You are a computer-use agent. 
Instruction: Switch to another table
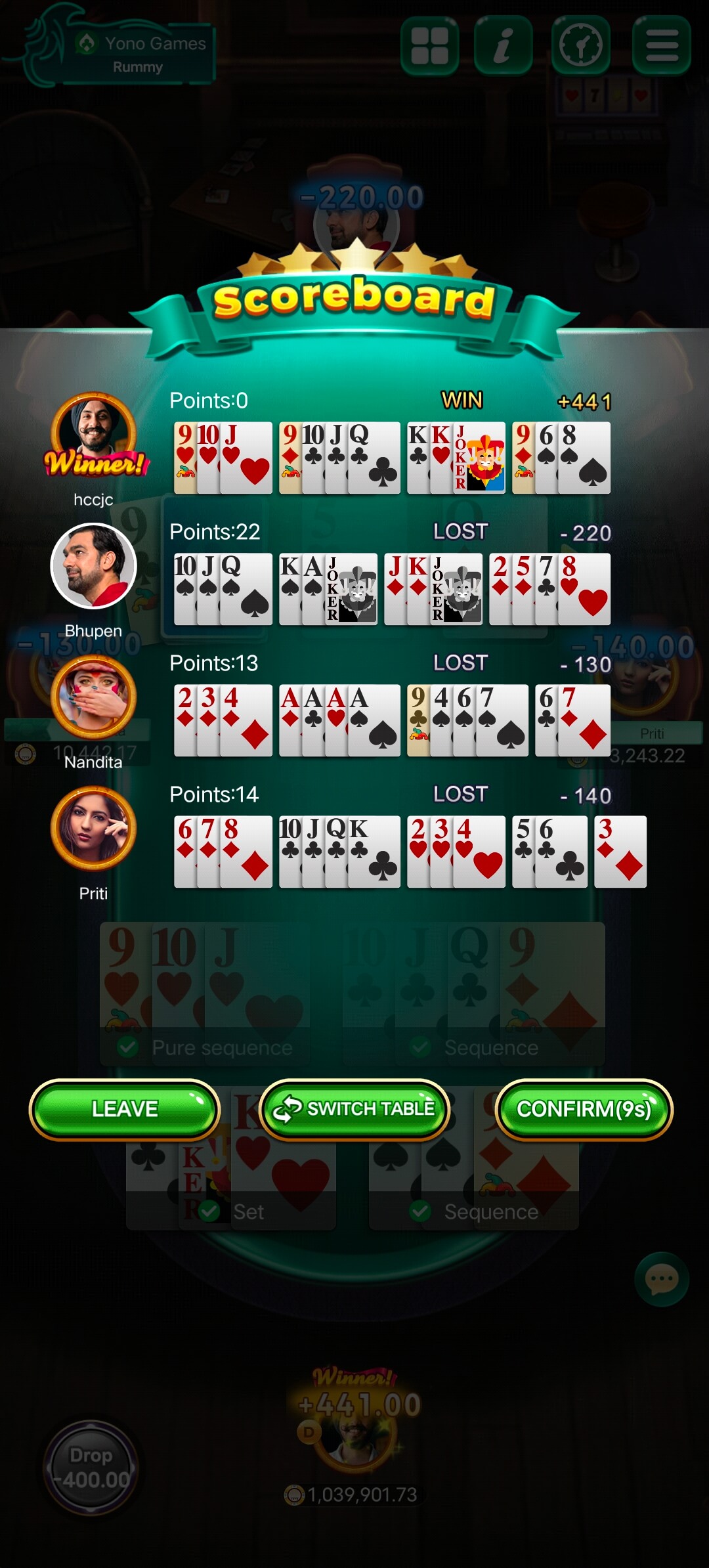click(354, 1109)
